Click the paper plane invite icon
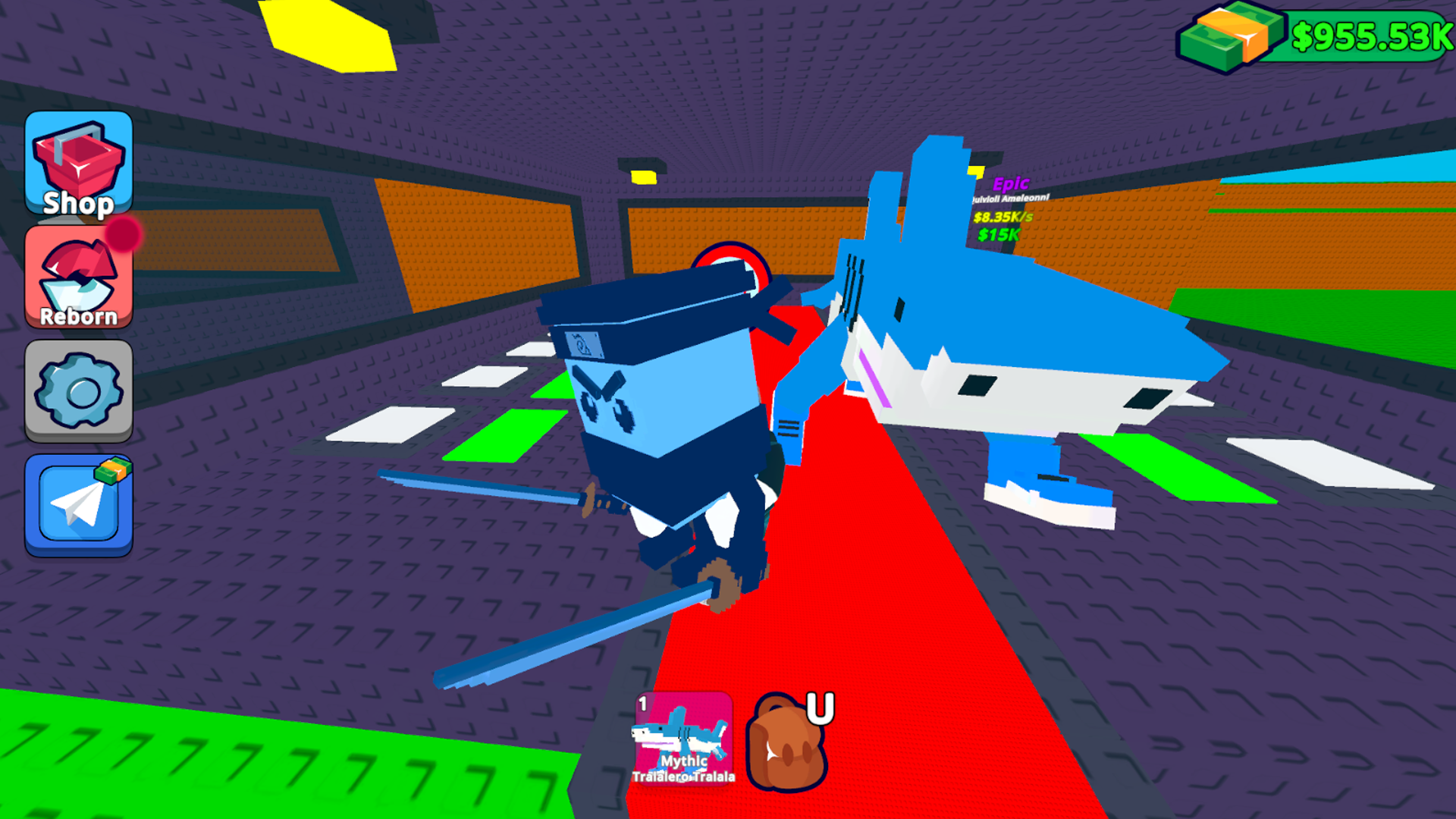This screenshot has width=1456, height=819. tap(78, 505)
